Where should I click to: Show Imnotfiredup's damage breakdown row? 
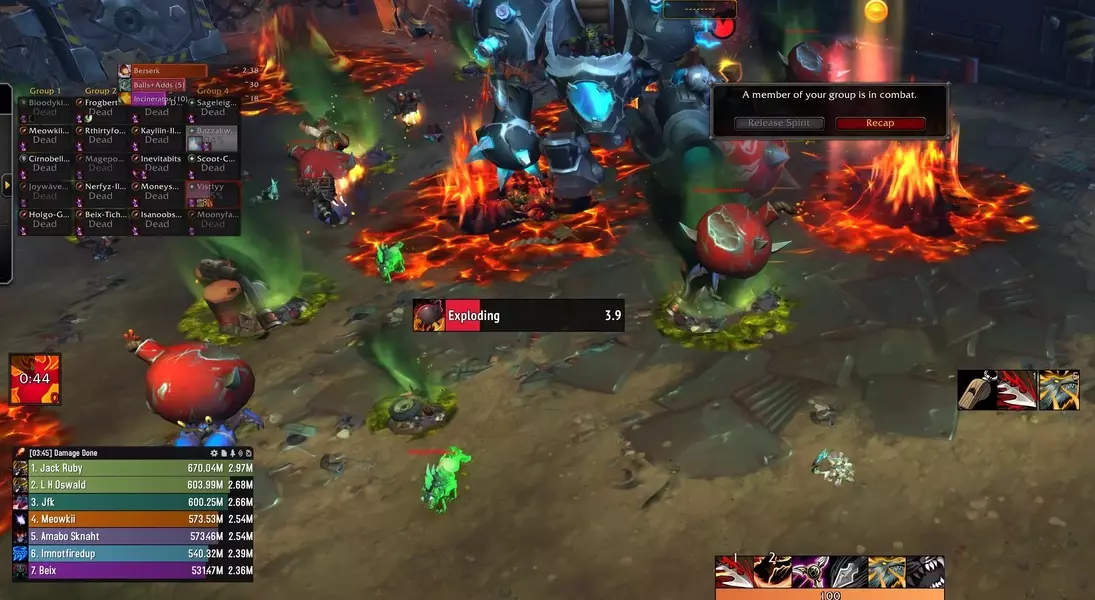coord(132,553)
